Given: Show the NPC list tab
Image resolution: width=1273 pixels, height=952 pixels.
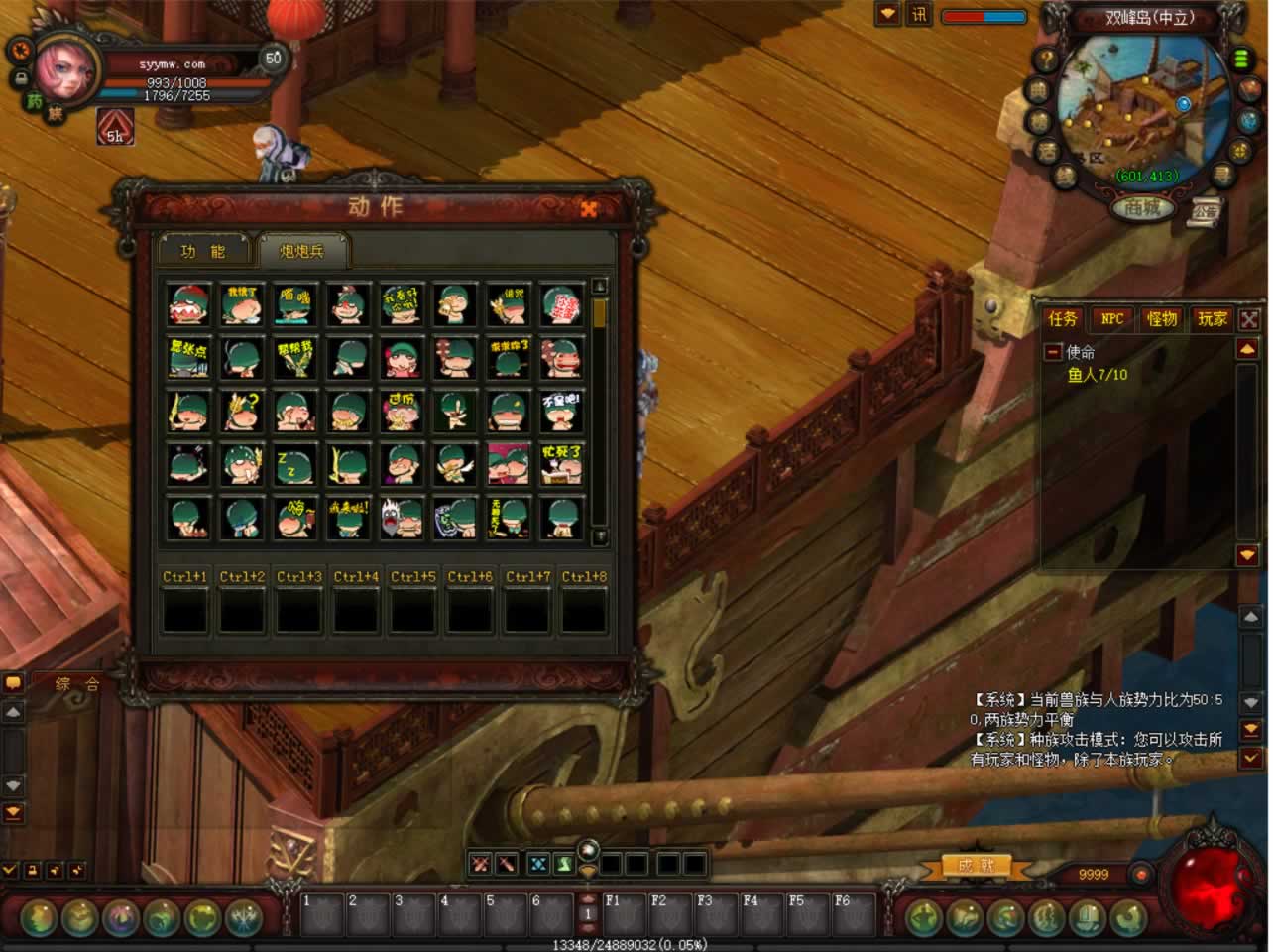Looking at the screenshot, I should [x=1112, y=318].
